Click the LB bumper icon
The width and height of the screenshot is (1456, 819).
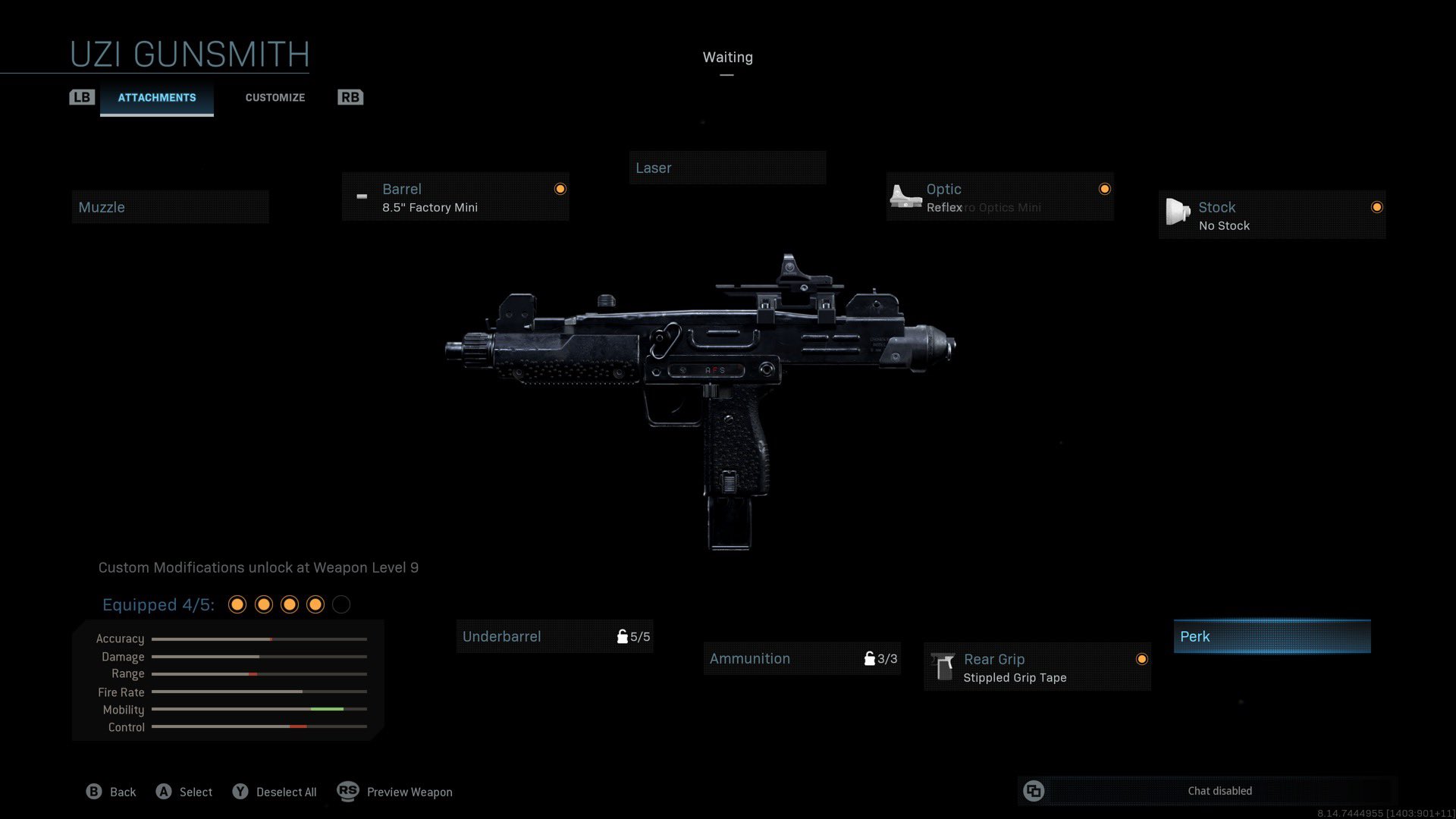(x=82, y=96)
